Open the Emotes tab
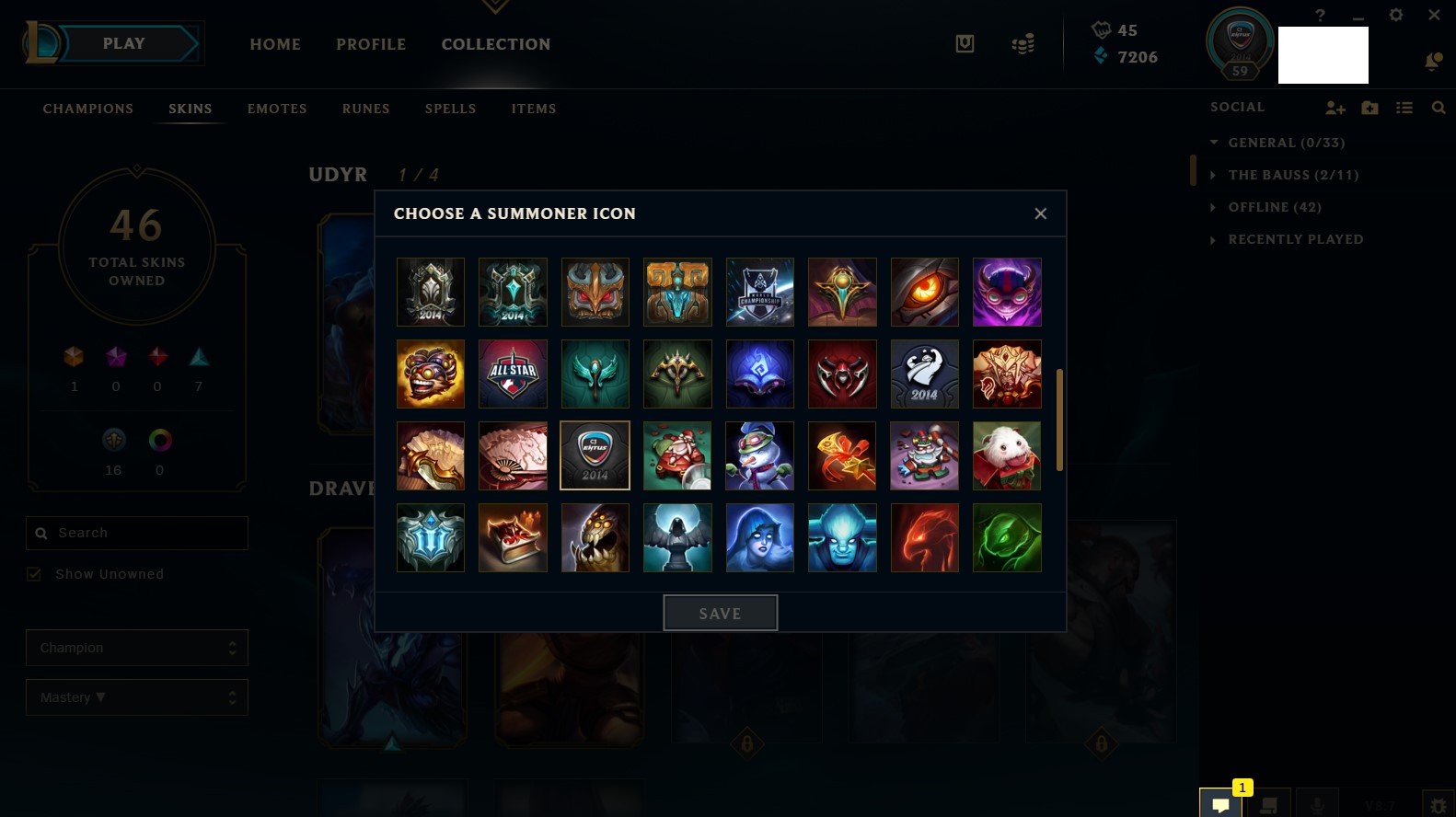This screenshot has width=1456, height=817. pos(277,109)
